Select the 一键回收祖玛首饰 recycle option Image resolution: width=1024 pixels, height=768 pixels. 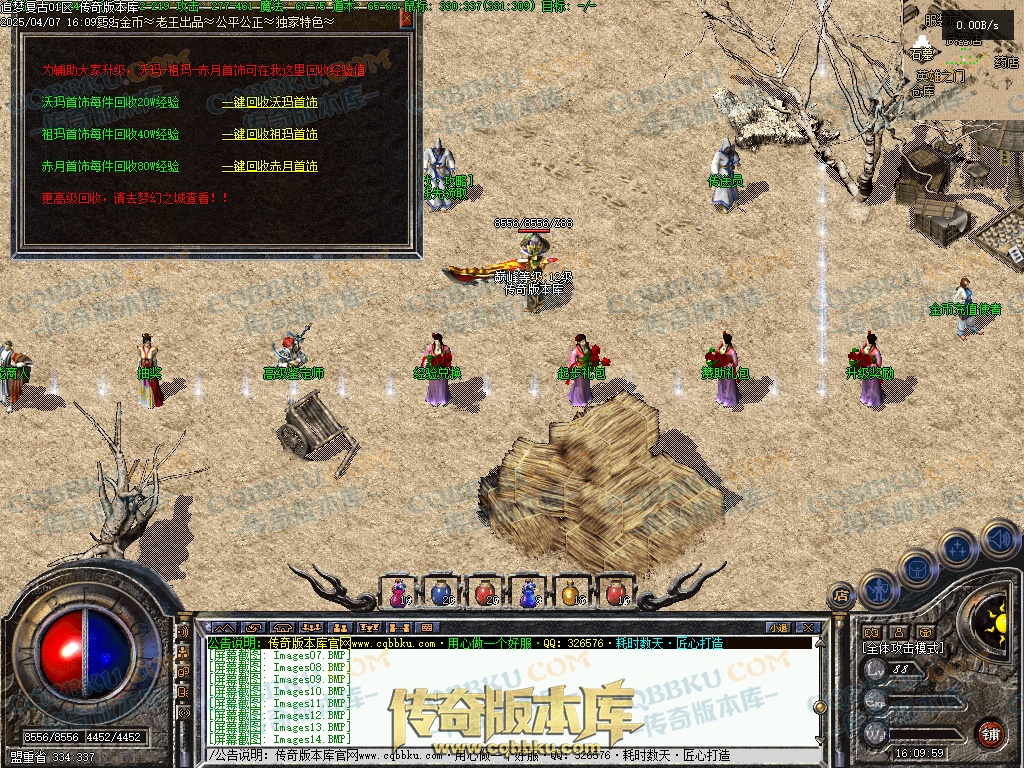pos(269,134)
